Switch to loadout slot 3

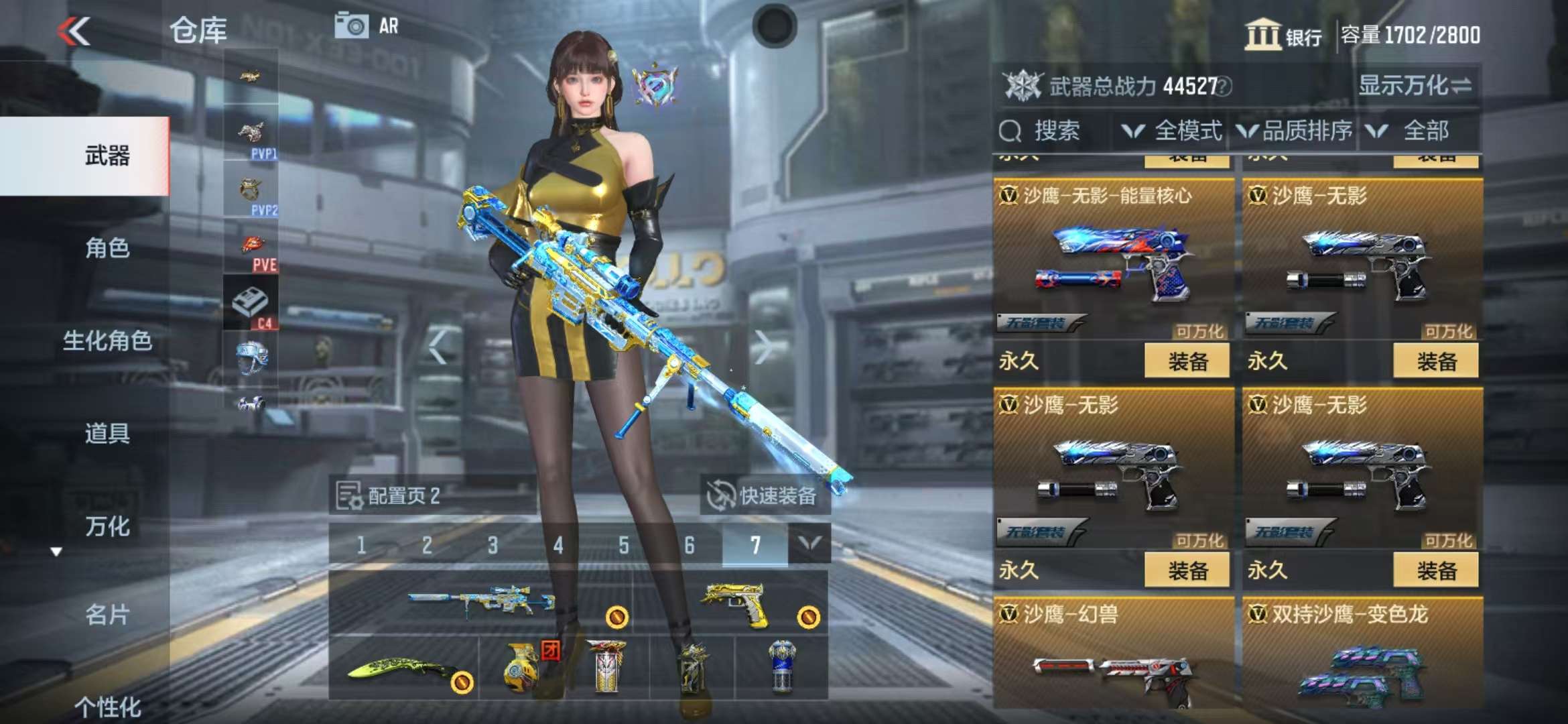coord(493,546)
